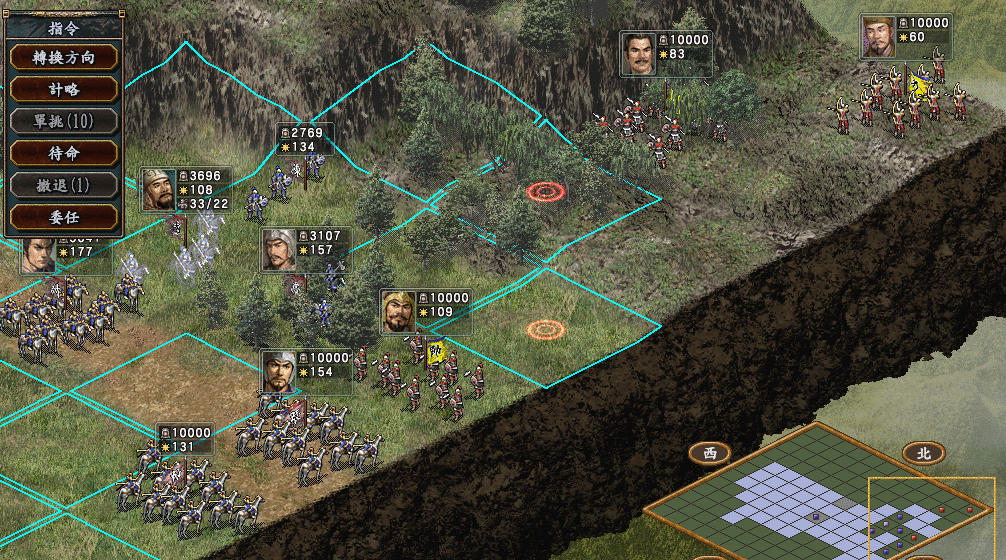This screenshot has height=560, width=1006.
Task: Select the enemy general portrait with morale 83
Action: click(638, 54)
